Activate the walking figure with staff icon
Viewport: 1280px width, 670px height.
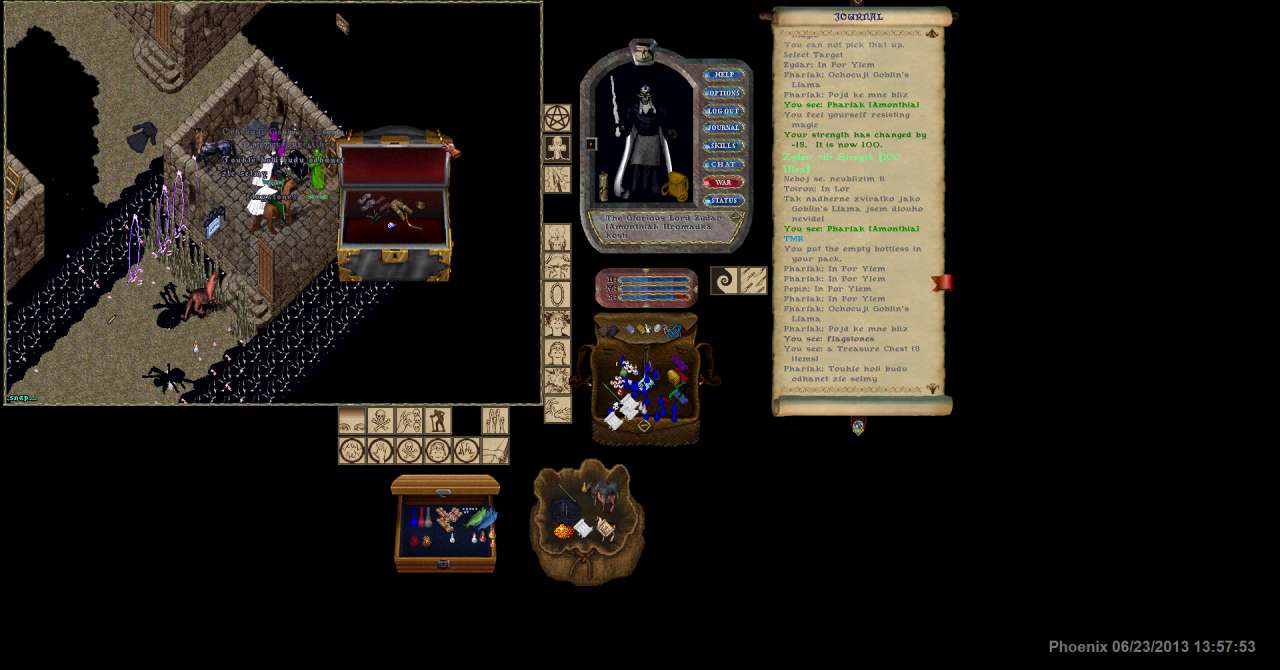(437, 421)
